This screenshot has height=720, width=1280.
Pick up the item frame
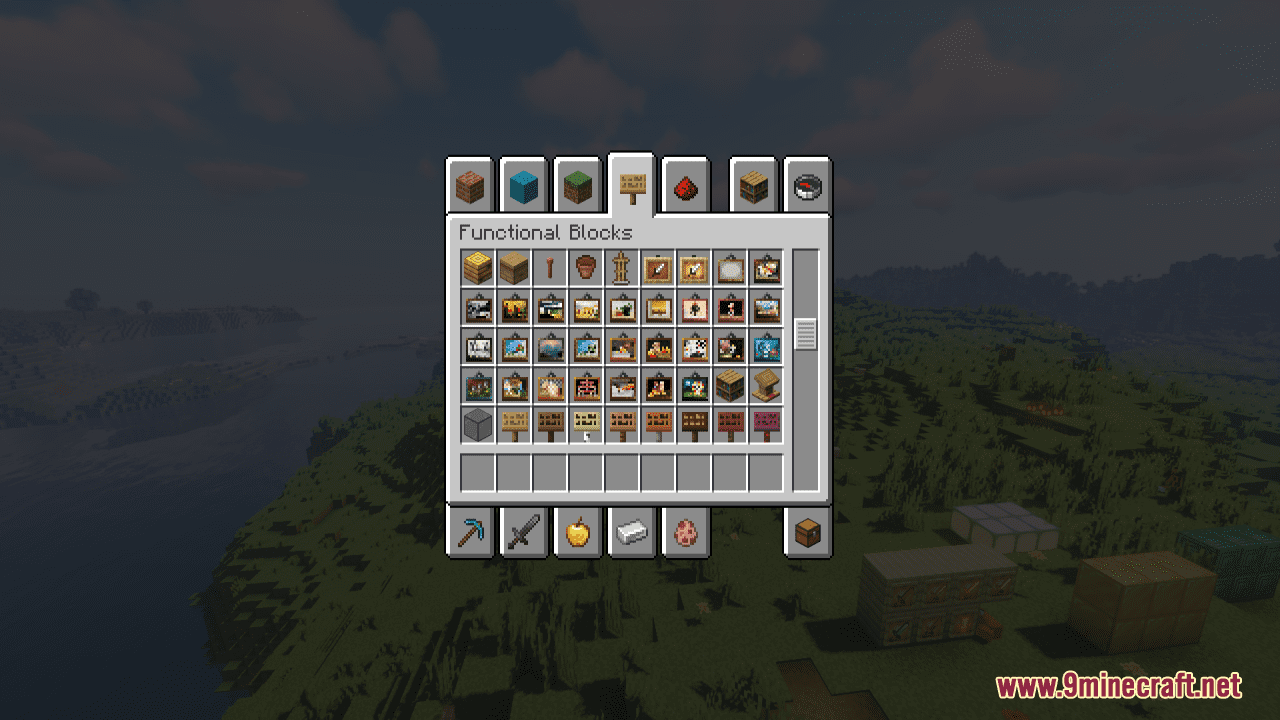[658, 268]
